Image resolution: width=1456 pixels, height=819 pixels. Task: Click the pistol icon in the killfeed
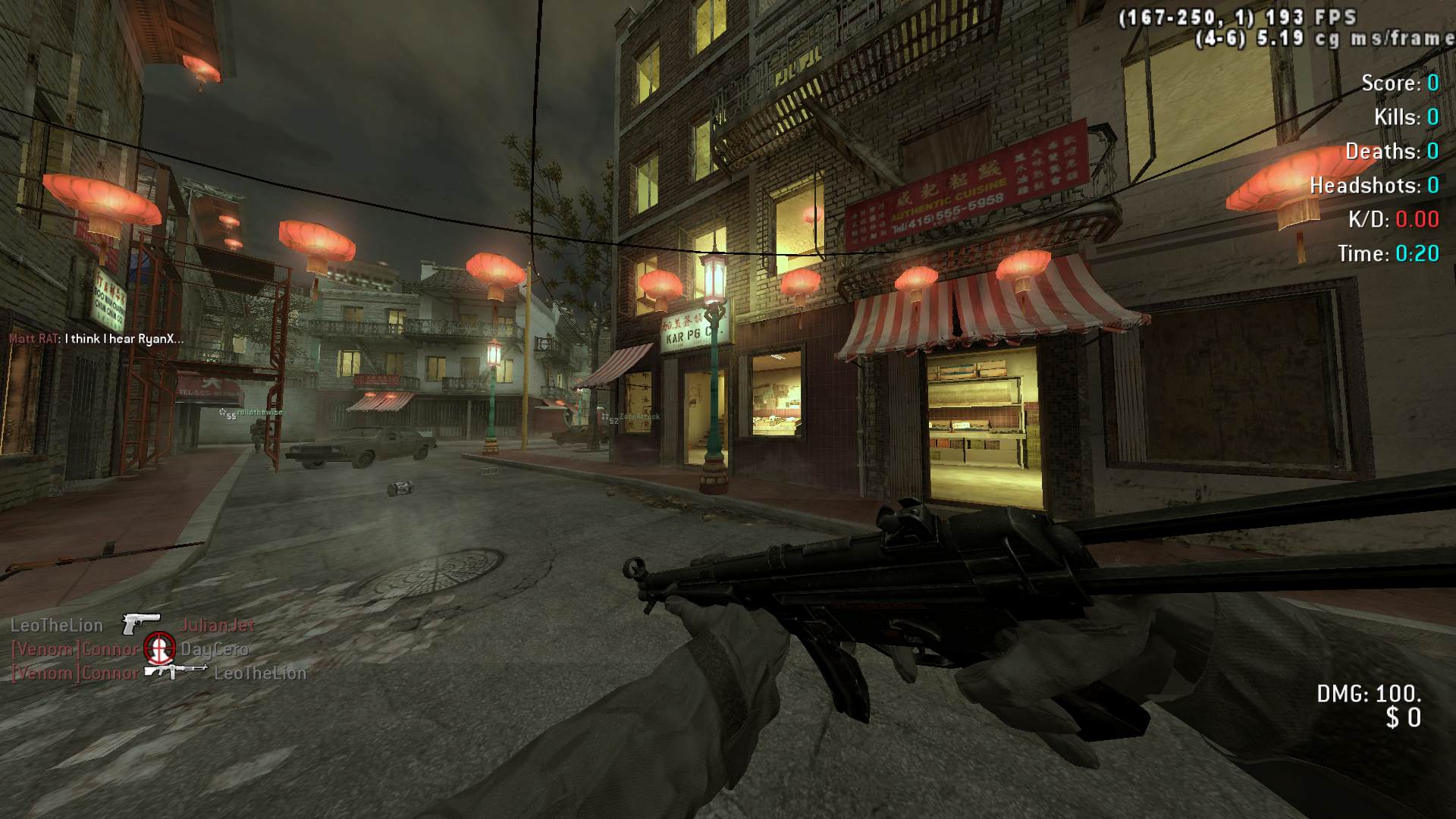coord(141,624)
